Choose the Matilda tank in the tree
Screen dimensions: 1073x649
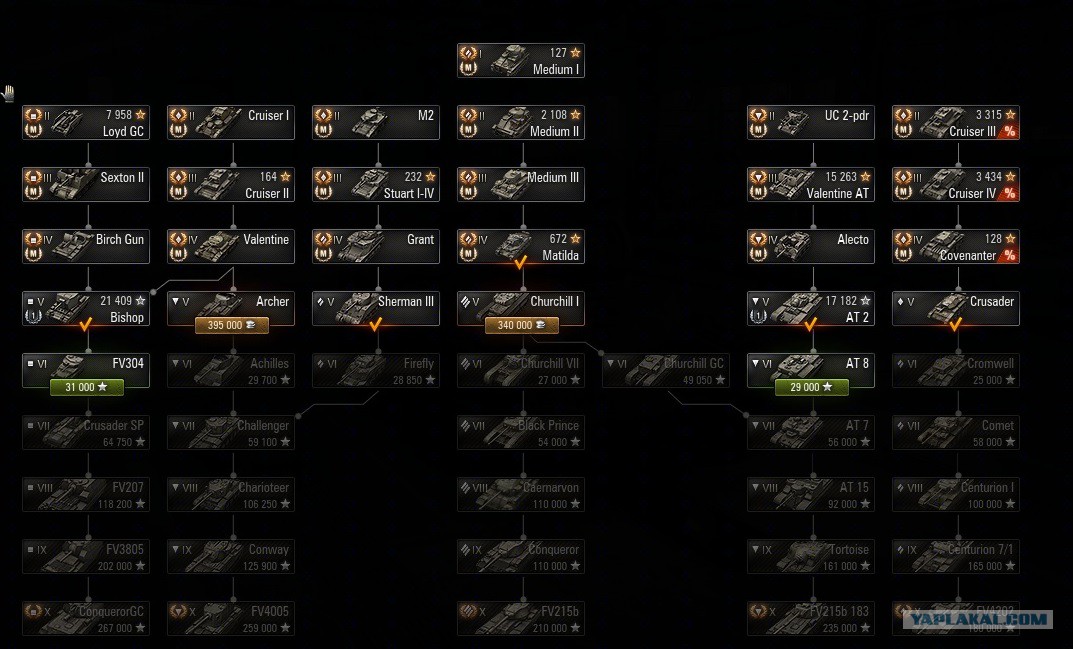coord(520,247)
